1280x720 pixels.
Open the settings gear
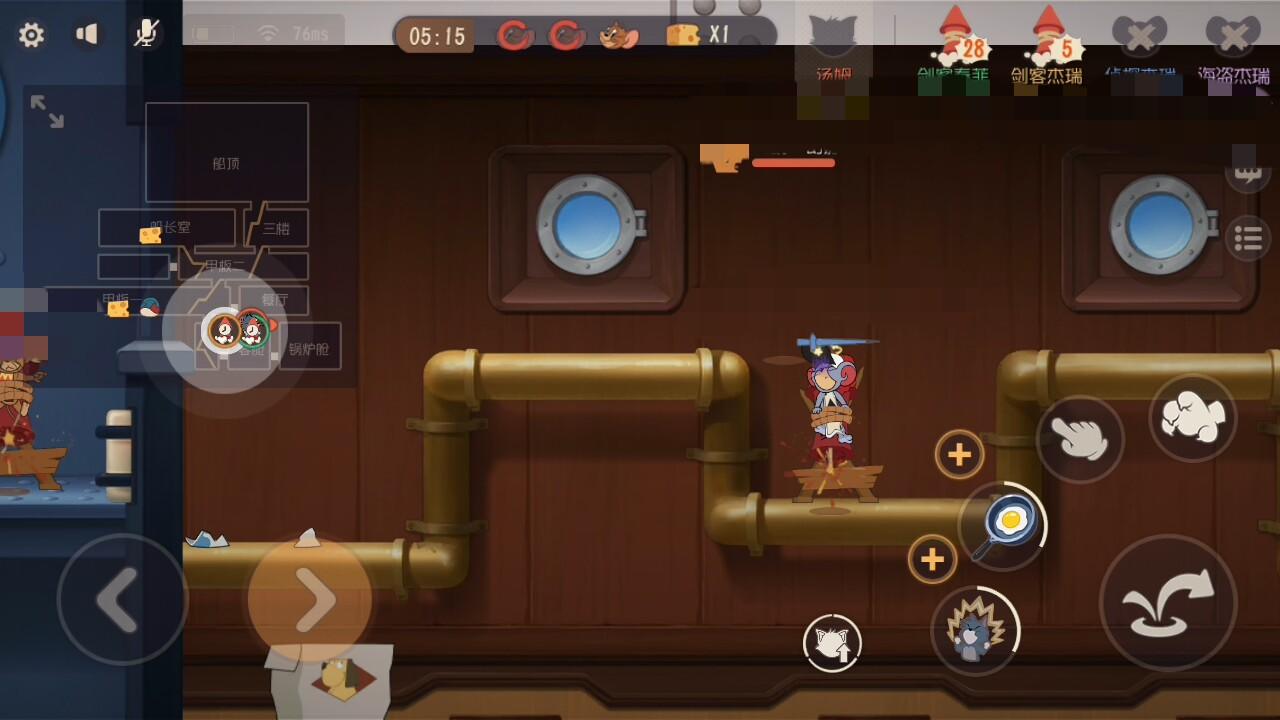click(32, 33)
